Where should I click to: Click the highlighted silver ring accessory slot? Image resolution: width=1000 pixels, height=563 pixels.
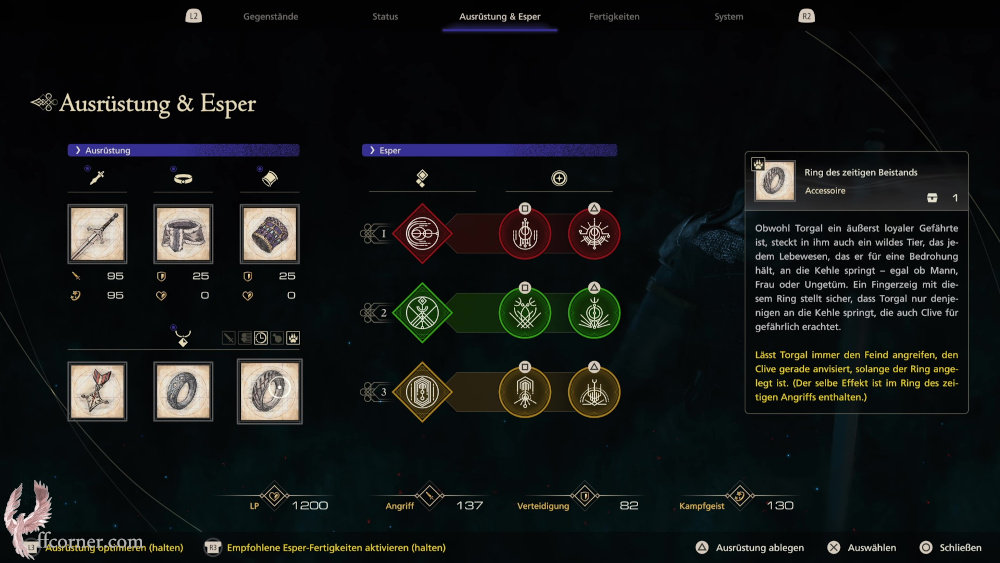click(x=269, y=390)
